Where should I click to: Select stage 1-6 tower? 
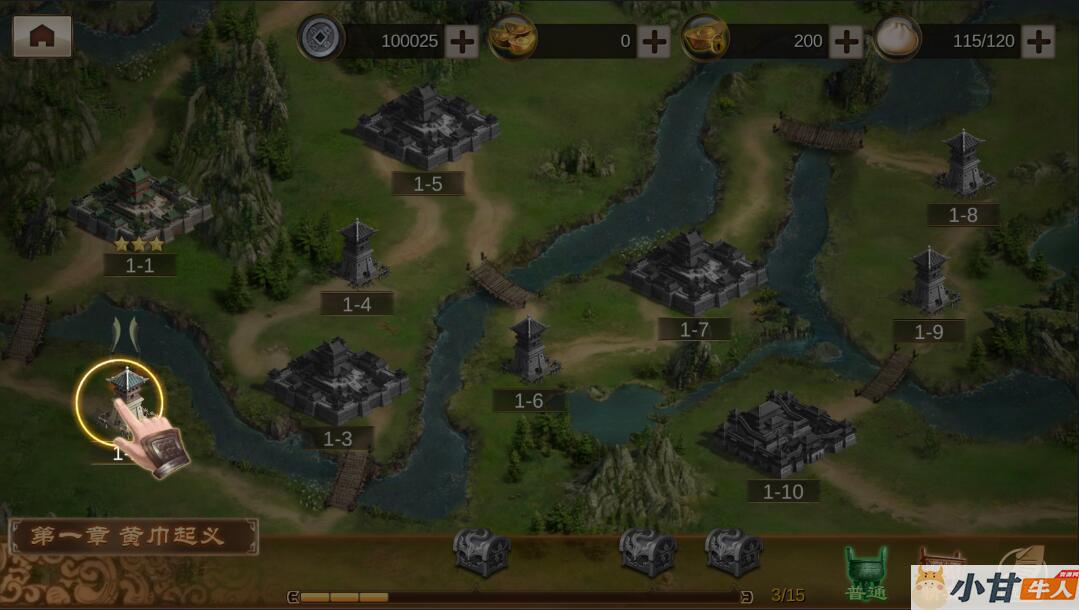(529, 351)
